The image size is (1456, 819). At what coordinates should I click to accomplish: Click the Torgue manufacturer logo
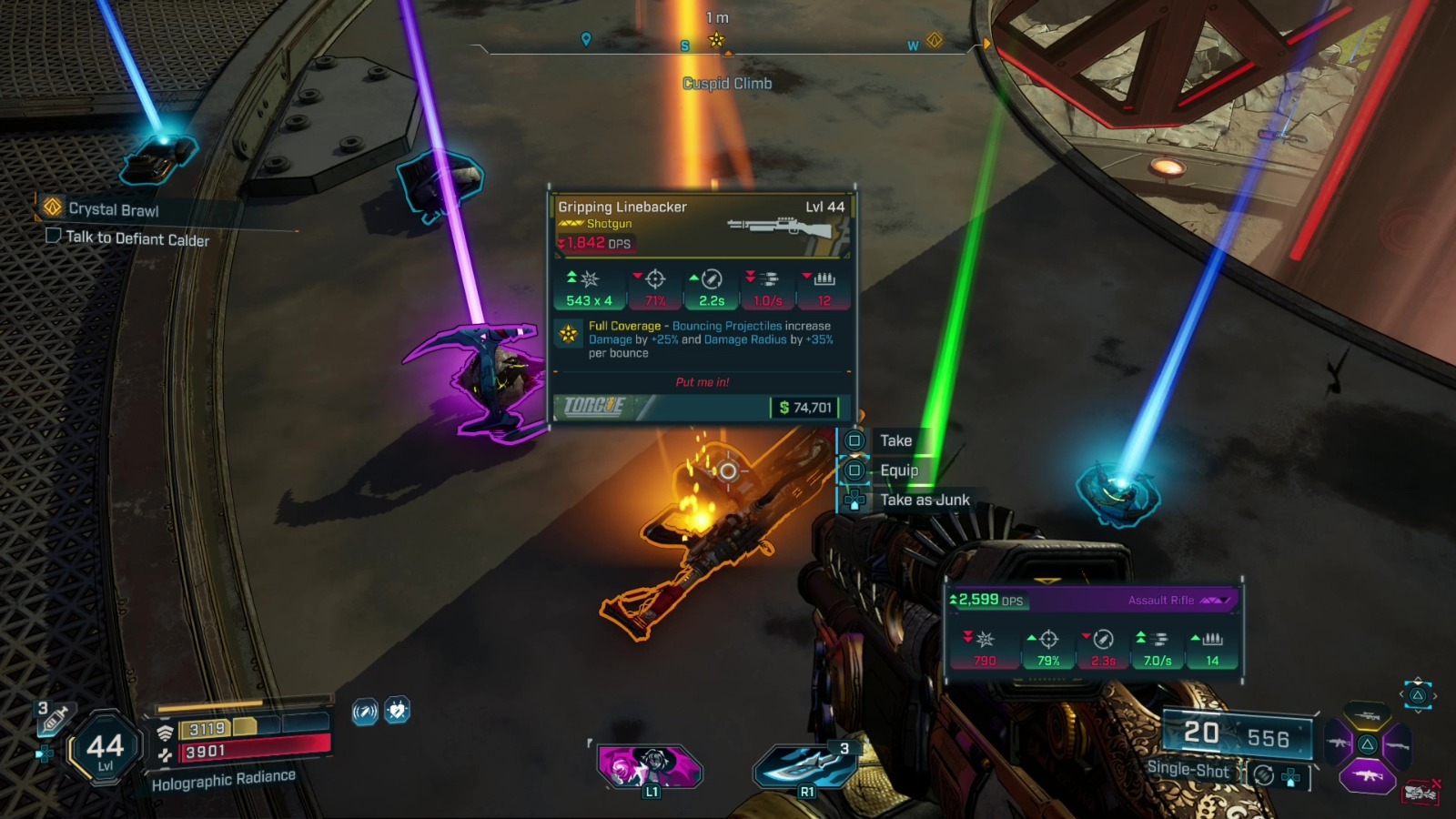(x=594, y=406)
